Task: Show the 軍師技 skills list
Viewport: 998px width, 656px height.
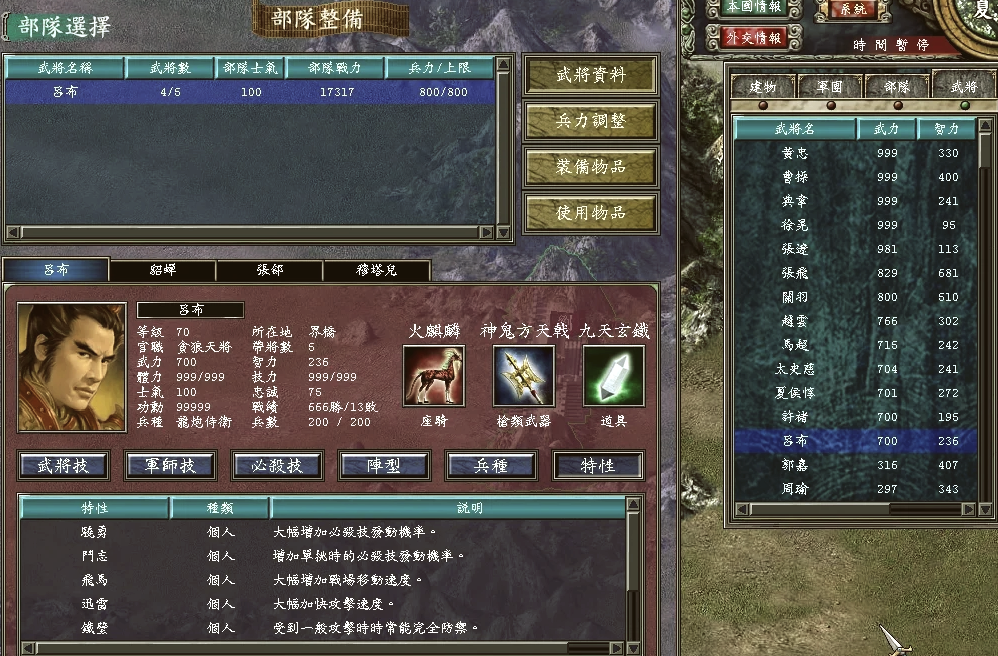Action: coord(170,465)
